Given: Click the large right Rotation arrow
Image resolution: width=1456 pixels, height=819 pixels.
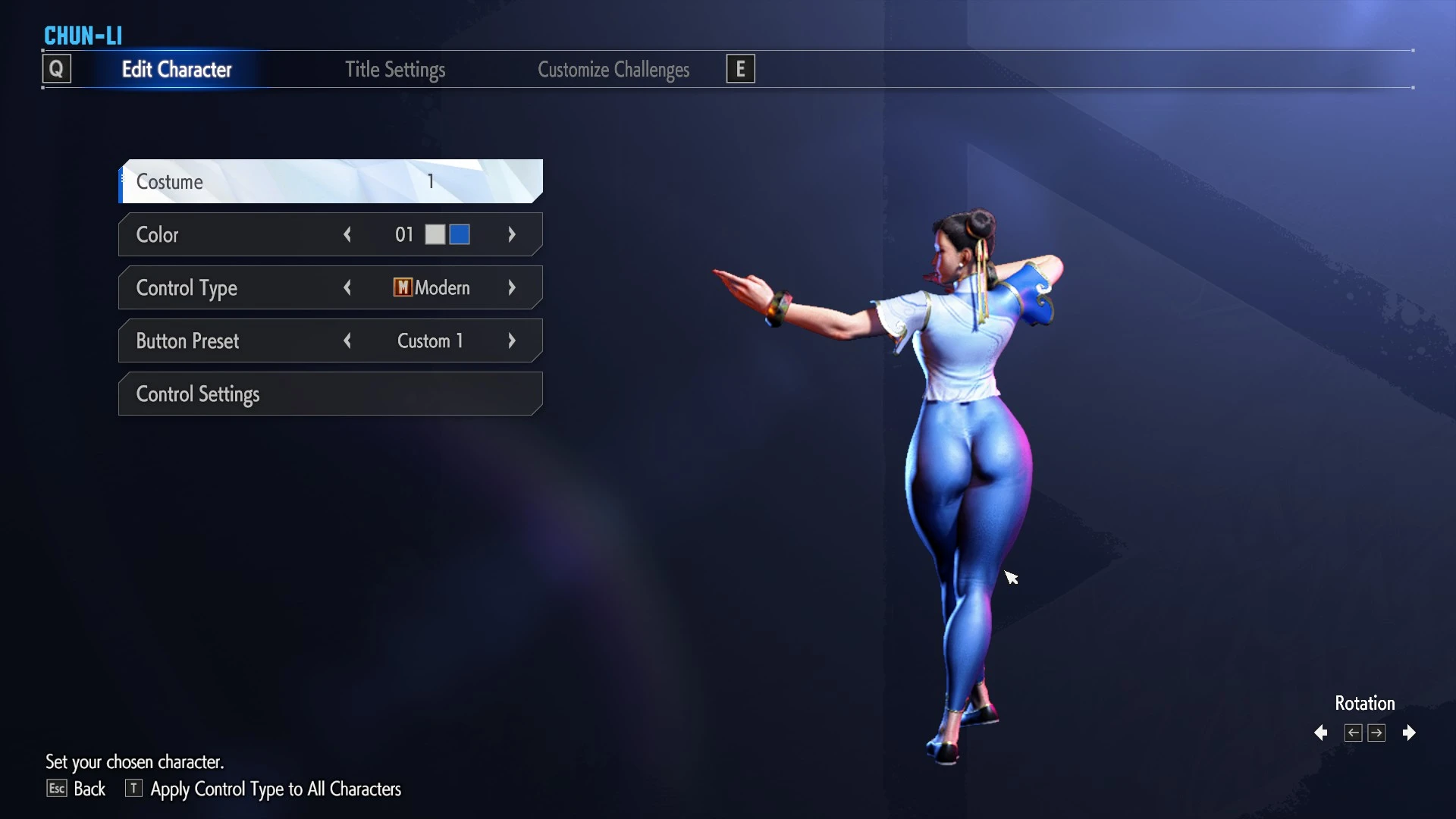Looking at the screenshot, I should (1410, 733).
